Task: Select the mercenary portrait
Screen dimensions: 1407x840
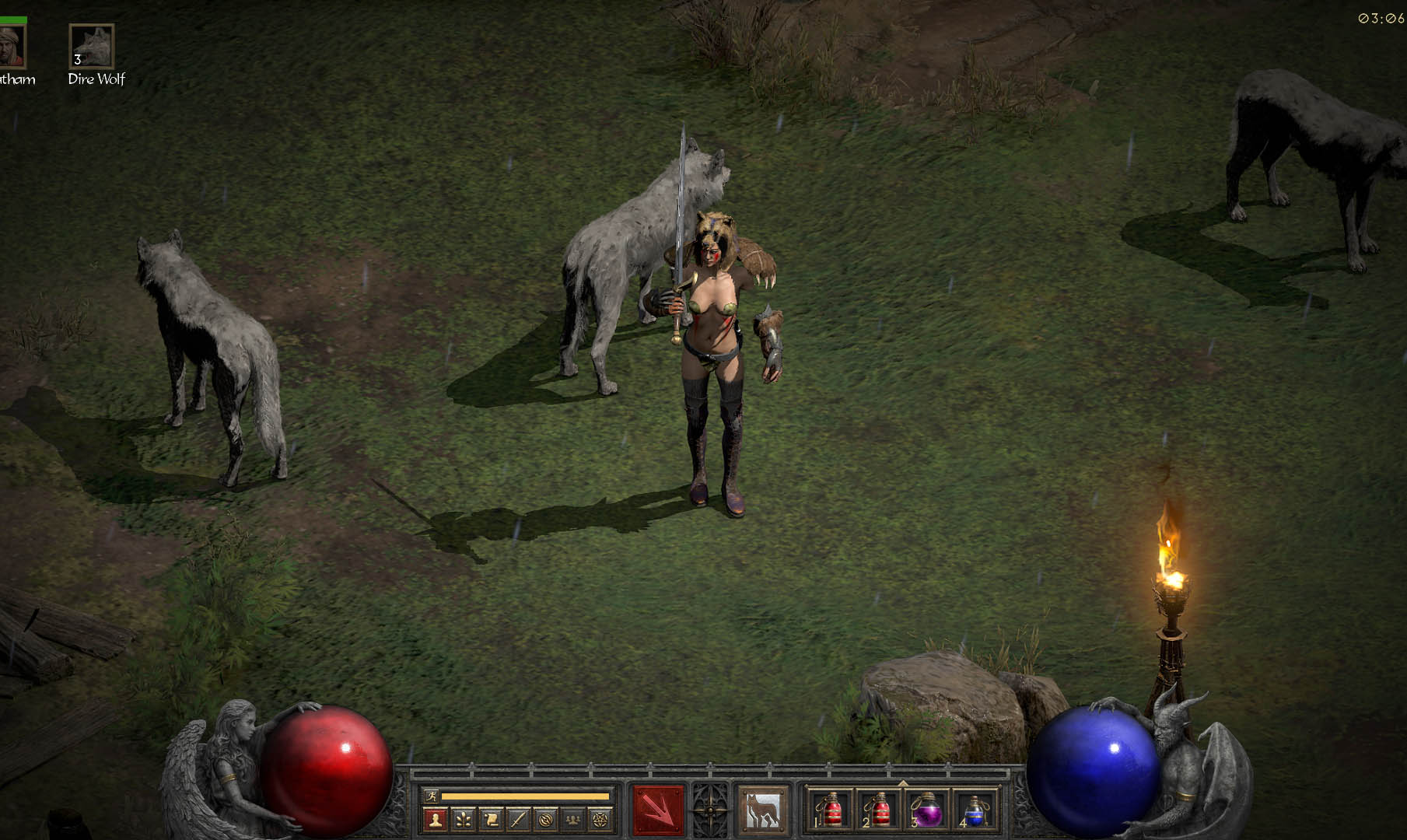Action: click(12, 47)
